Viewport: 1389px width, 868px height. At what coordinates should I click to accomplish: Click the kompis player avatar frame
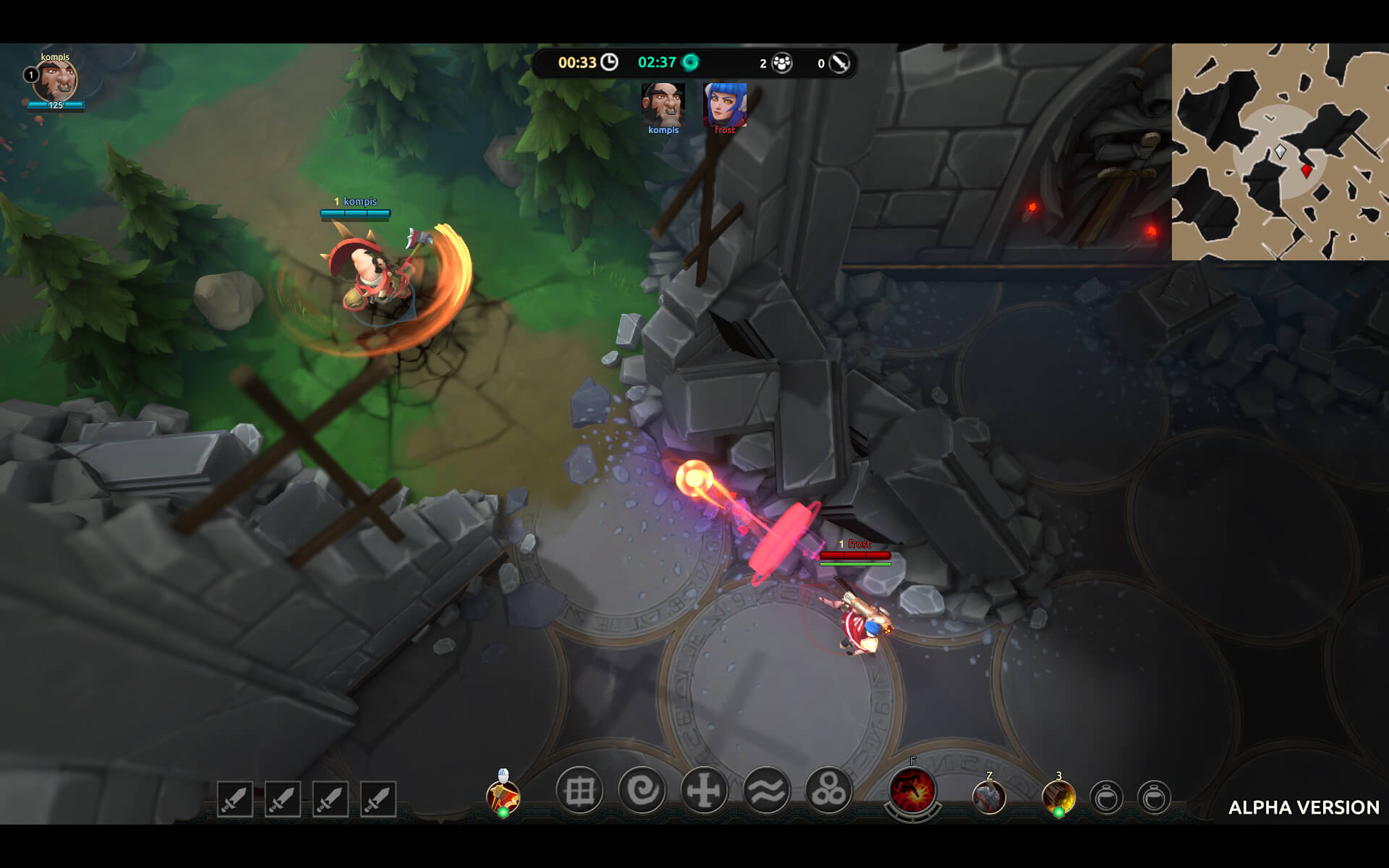click(56, 80)
